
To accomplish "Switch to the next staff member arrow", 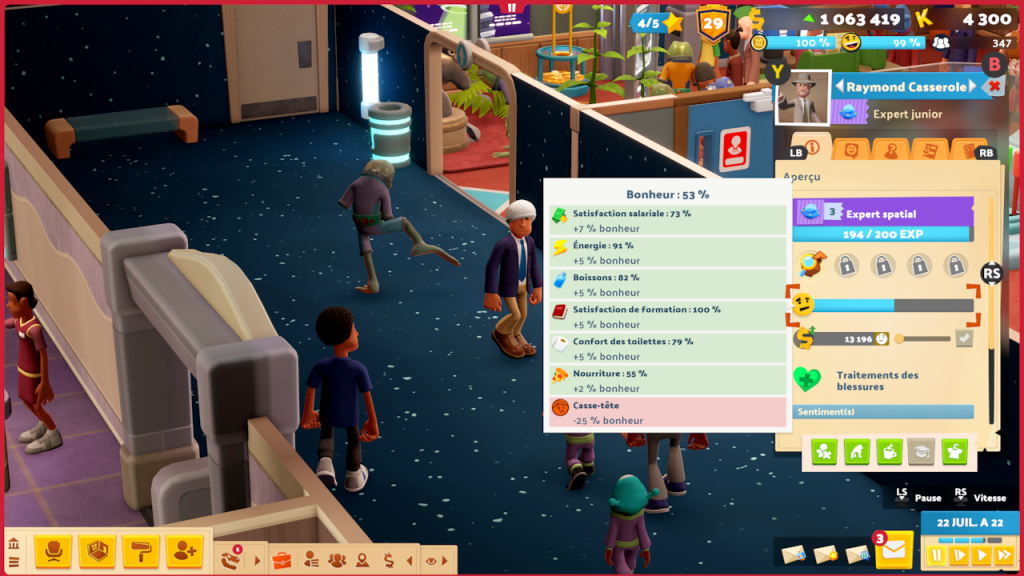I will (x=974, y=87).
